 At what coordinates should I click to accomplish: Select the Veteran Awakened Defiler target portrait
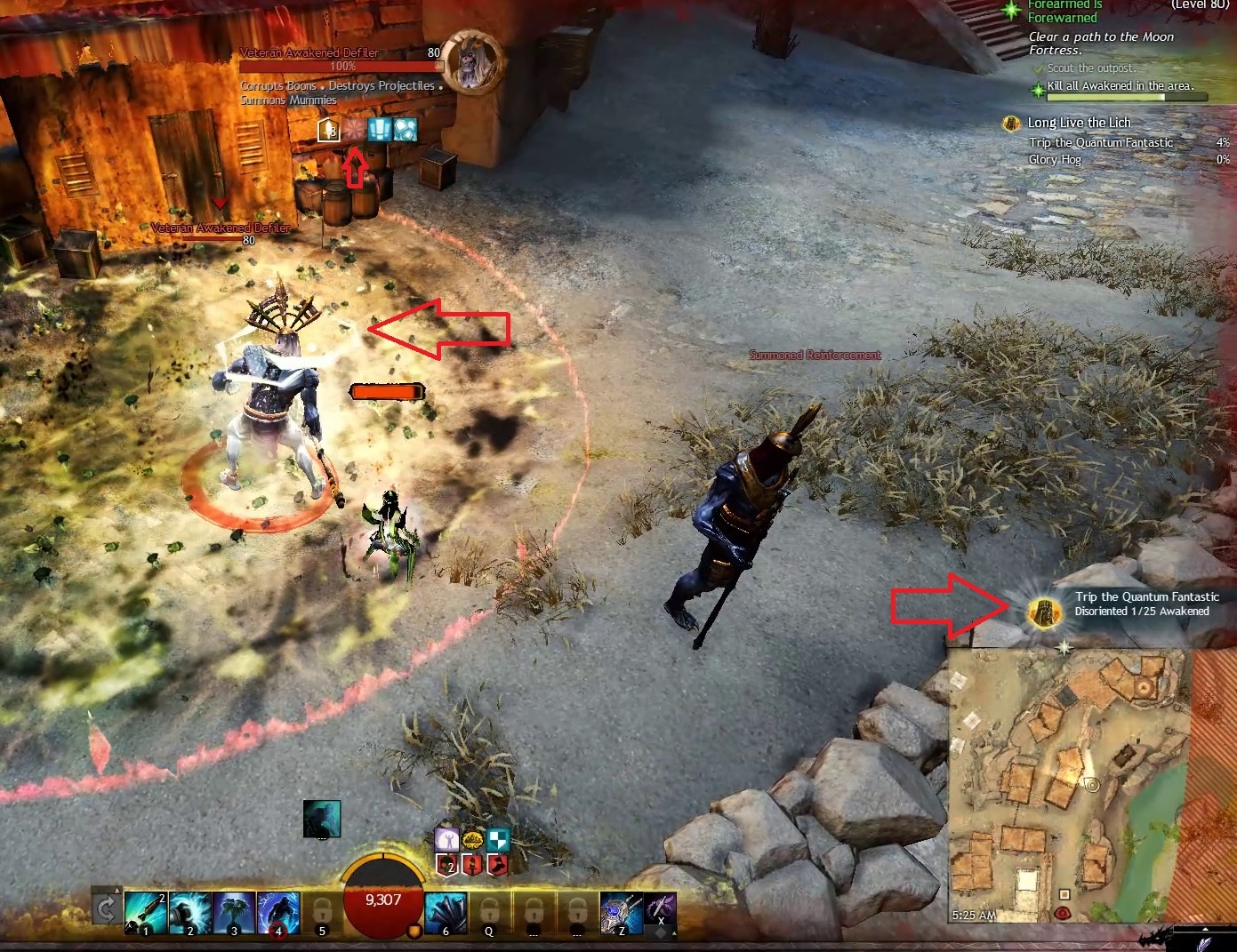click(473, 60)
